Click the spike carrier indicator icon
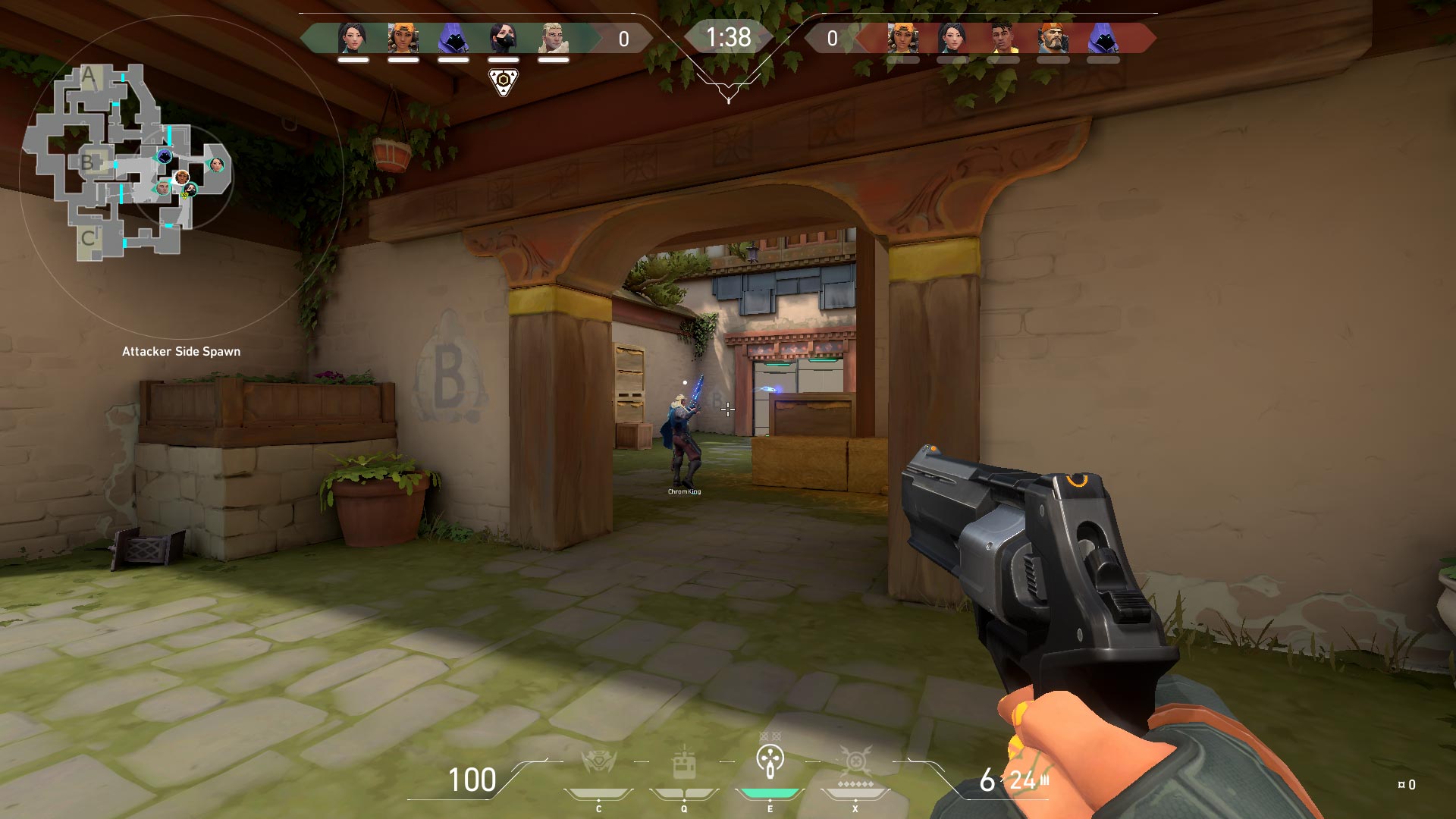 (x=503, y=82)
